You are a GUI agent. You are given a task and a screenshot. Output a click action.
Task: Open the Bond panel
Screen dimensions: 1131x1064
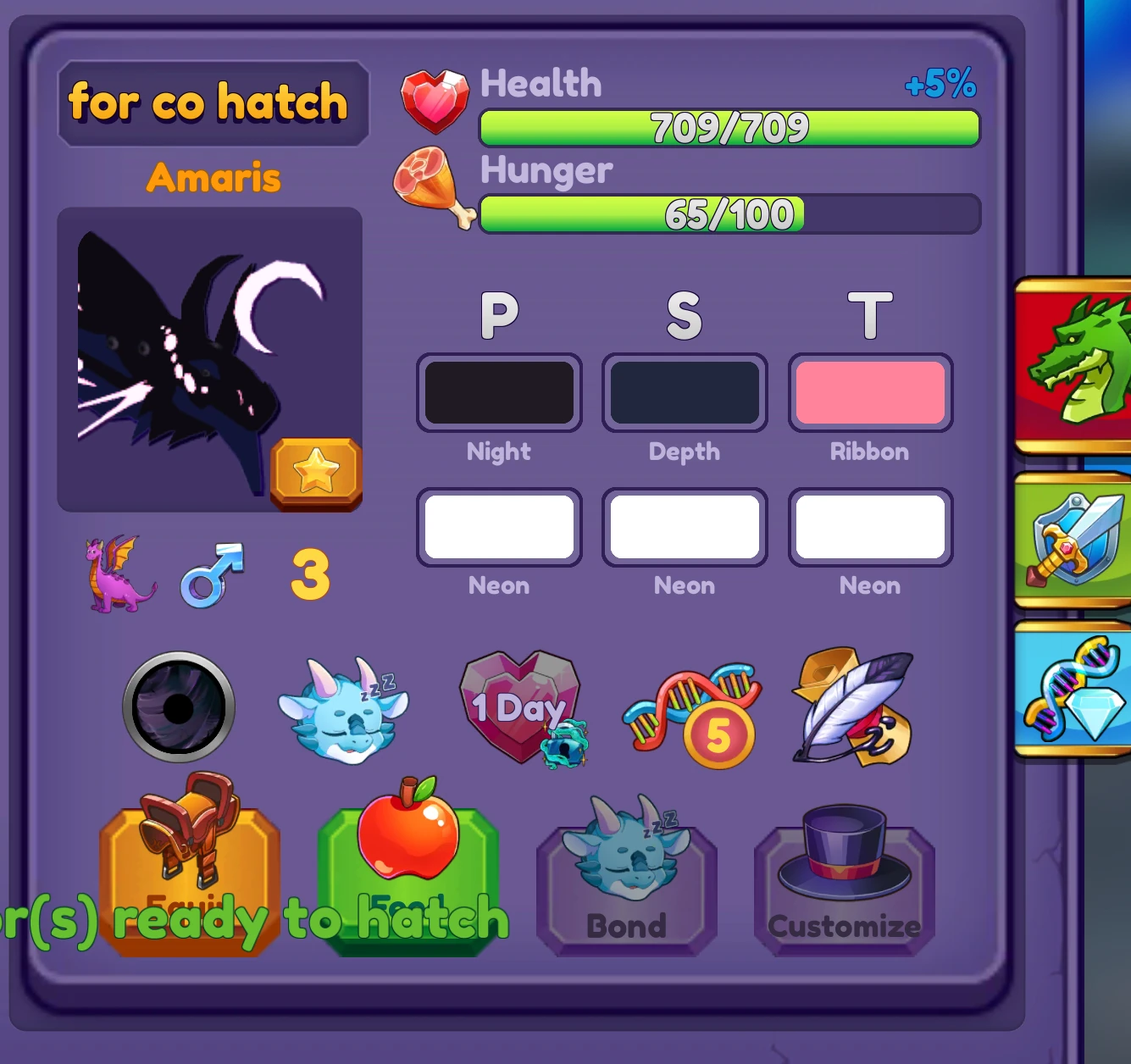[625, 881]
